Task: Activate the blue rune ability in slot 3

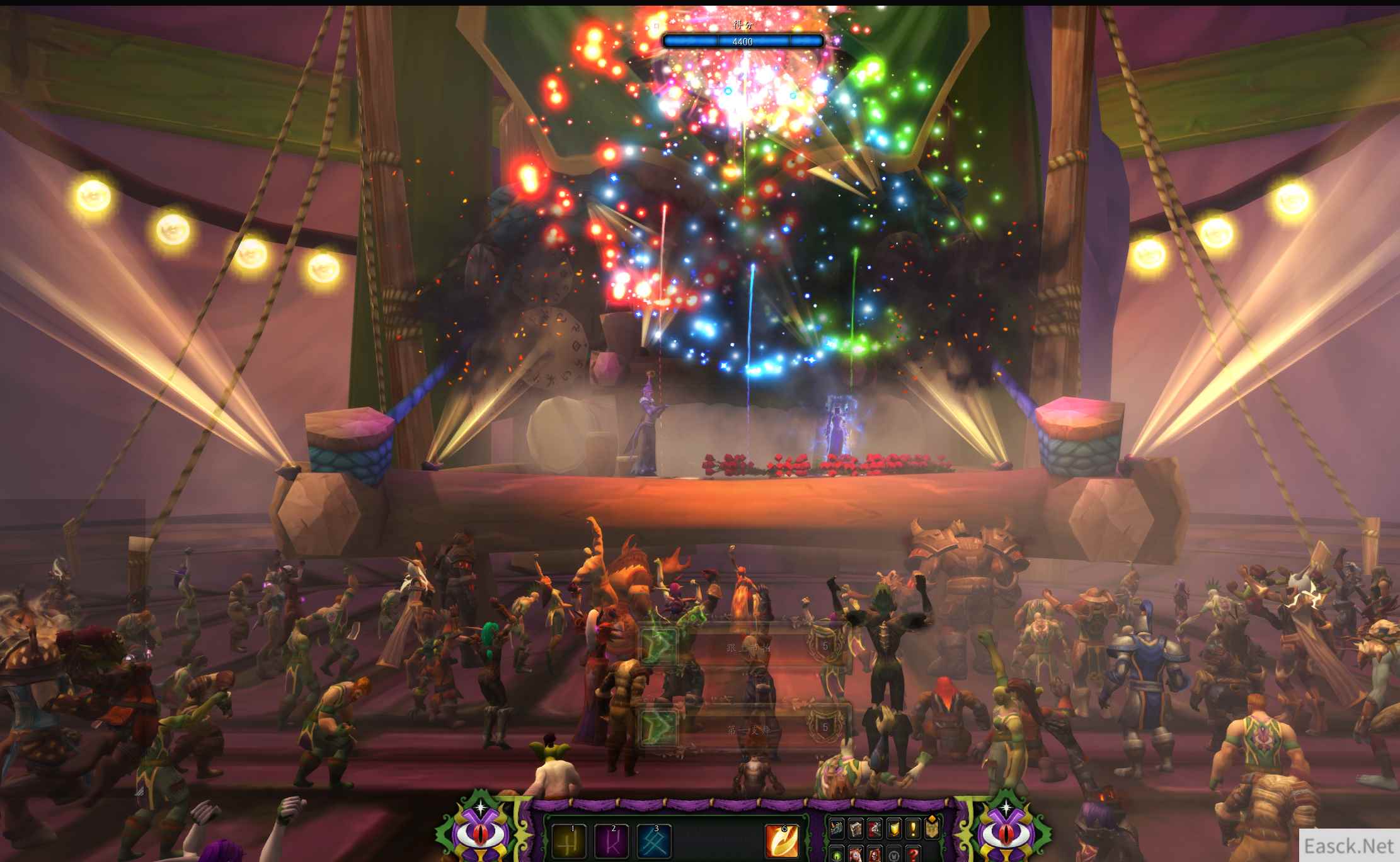Action: click(654, 841)
